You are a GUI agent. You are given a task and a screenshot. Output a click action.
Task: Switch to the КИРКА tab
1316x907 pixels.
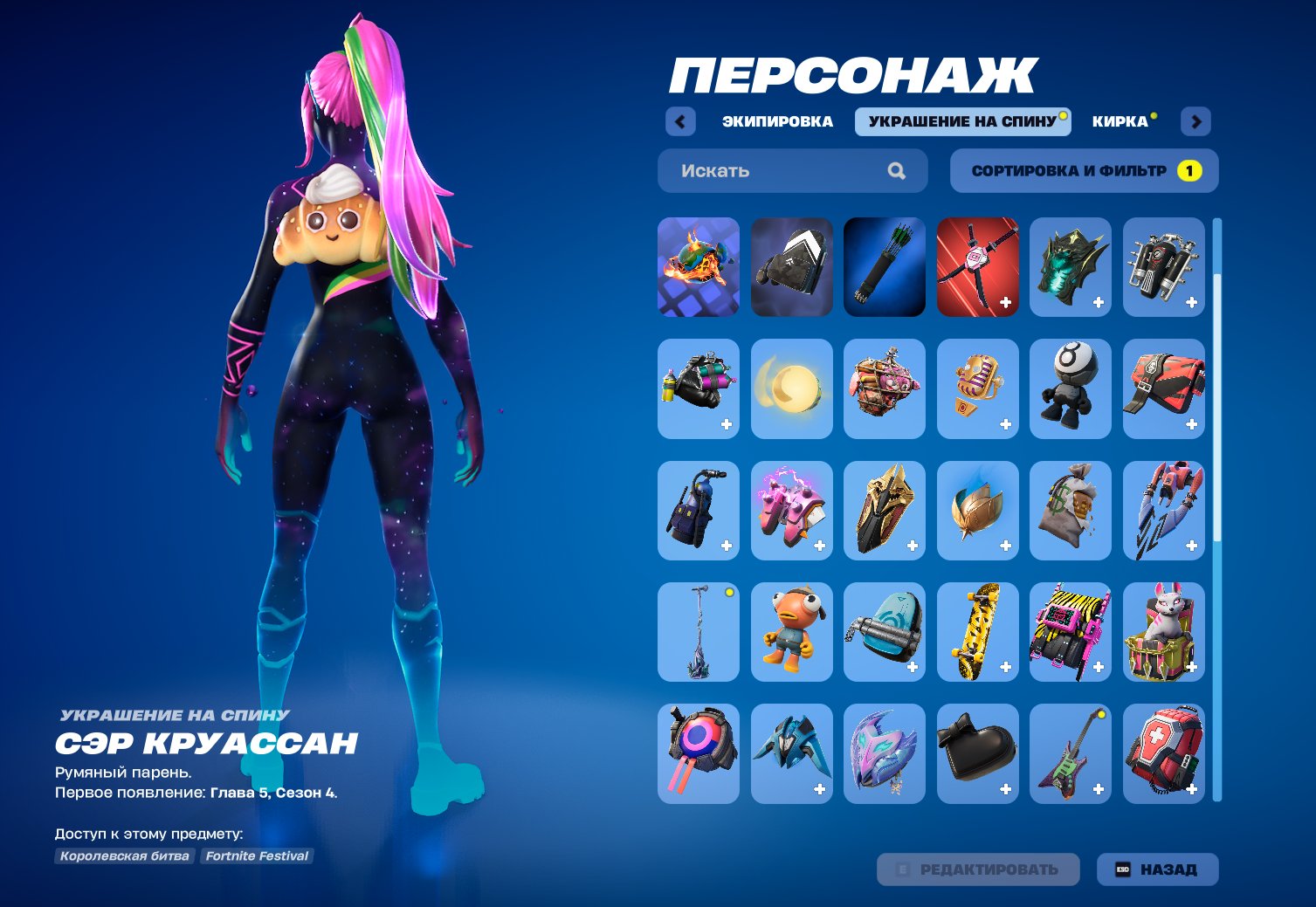1119,121
